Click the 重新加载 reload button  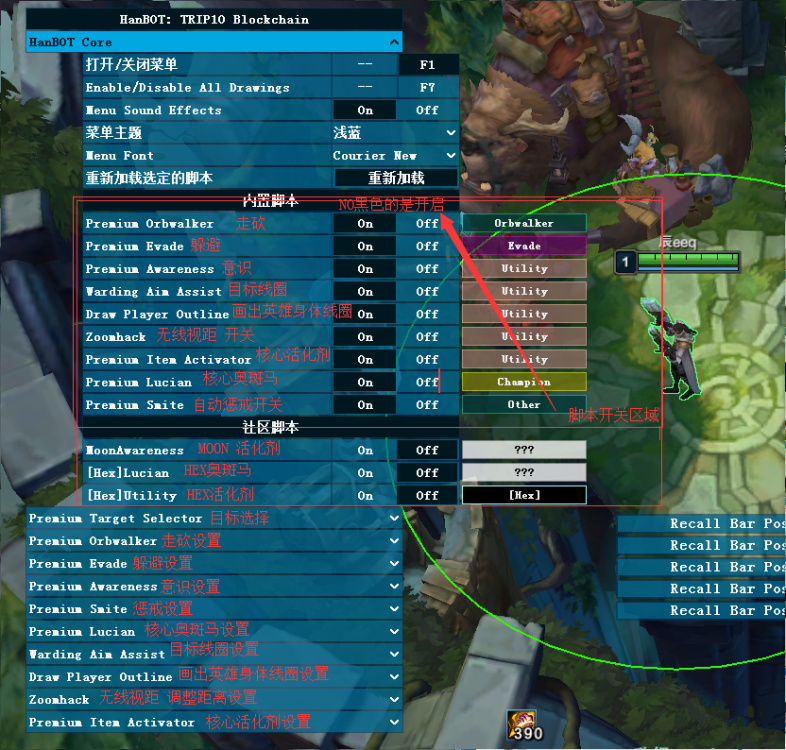[396, 178]
